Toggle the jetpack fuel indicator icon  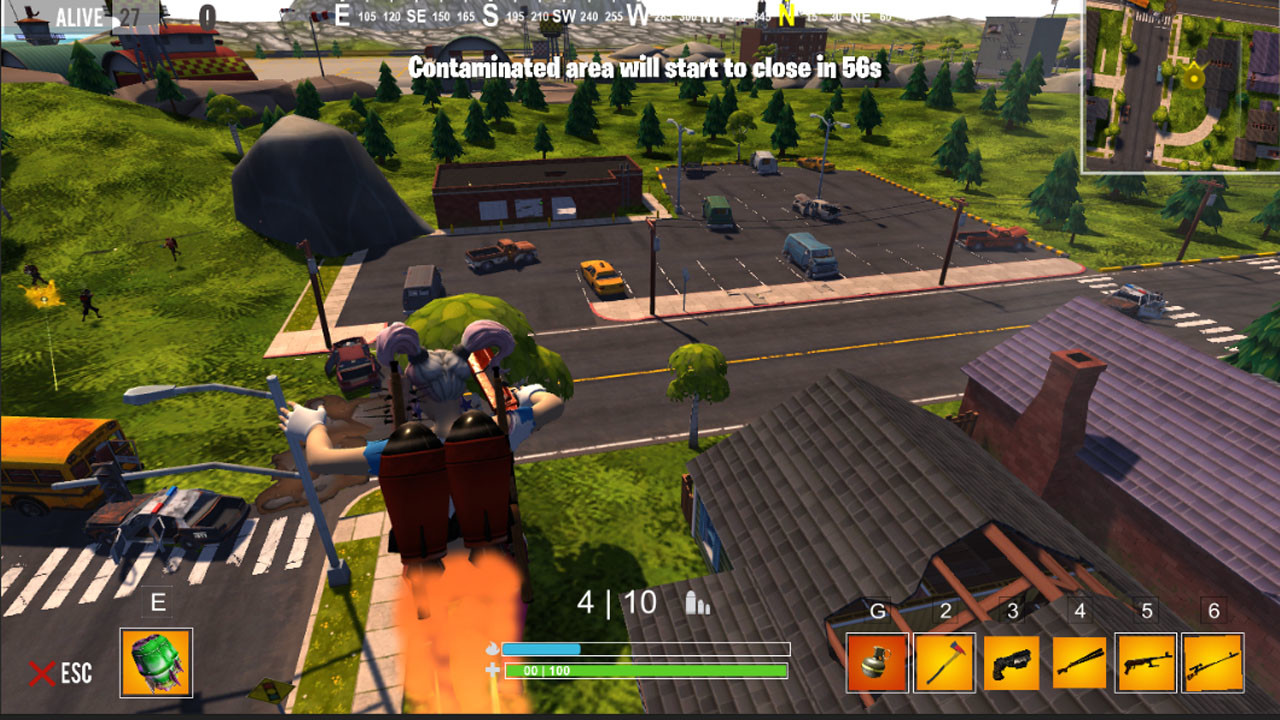[x=490, y=646]
